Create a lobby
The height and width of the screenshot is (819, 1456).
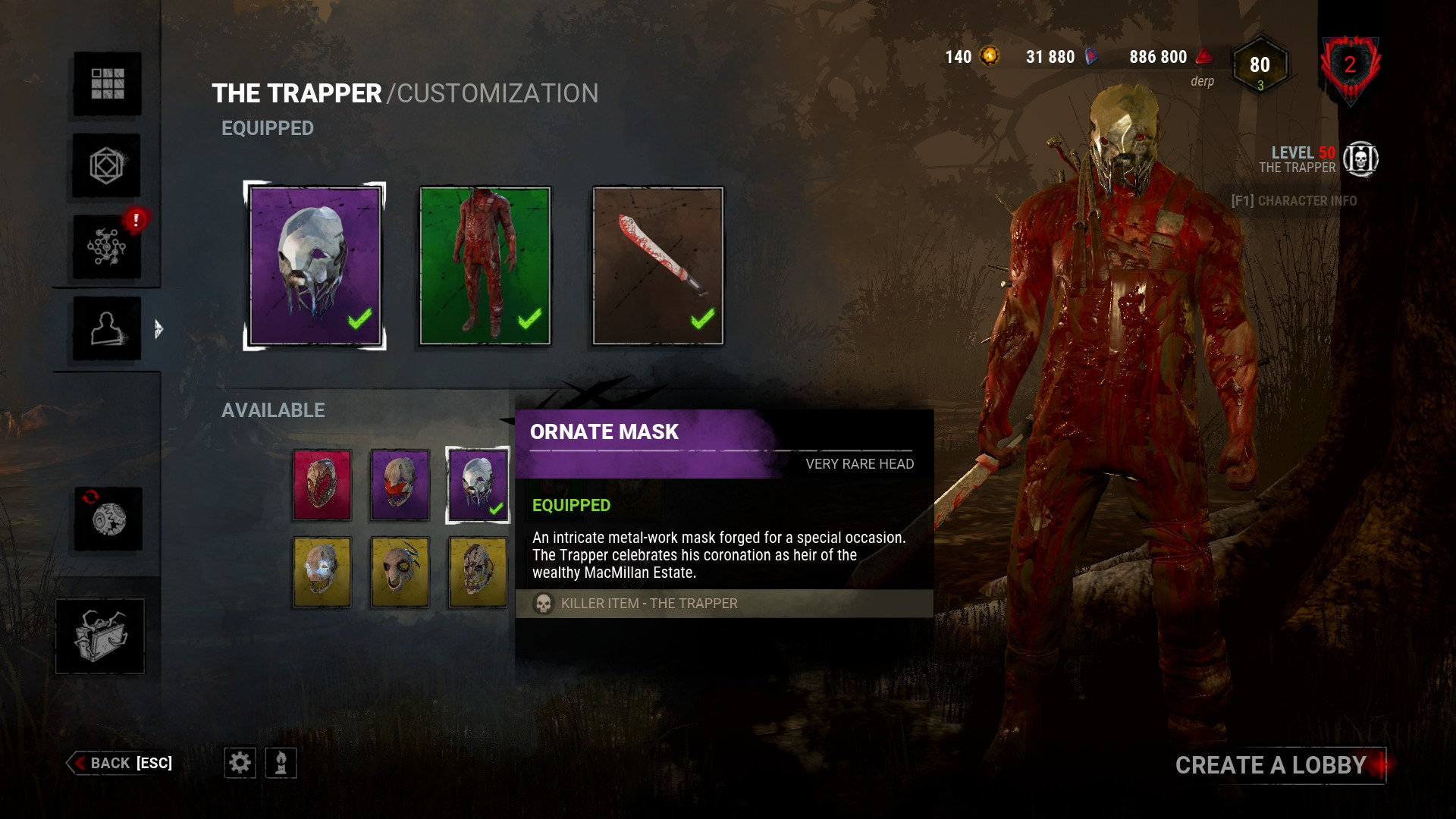[1271, 765]
